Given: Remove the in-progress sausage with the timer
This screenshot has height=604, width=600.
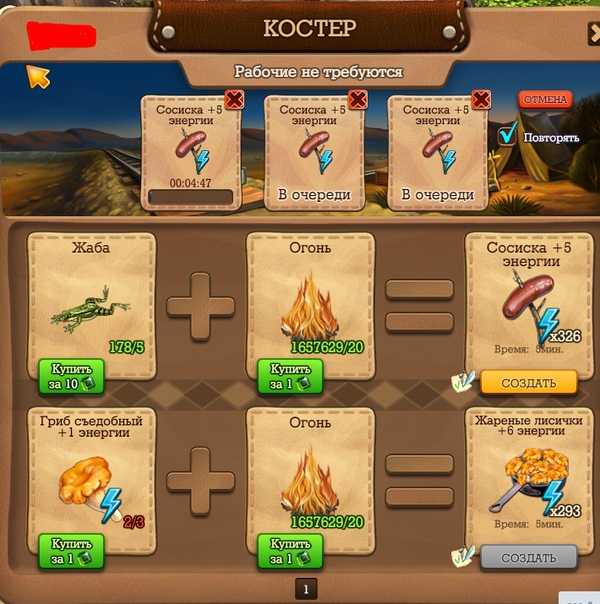Looking at the screenshot, I should pos(234,99).
